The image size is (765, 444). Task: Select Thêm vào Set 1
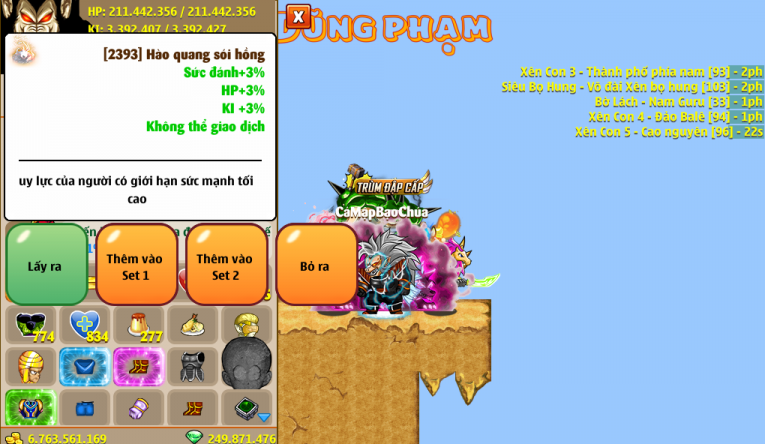136,265
